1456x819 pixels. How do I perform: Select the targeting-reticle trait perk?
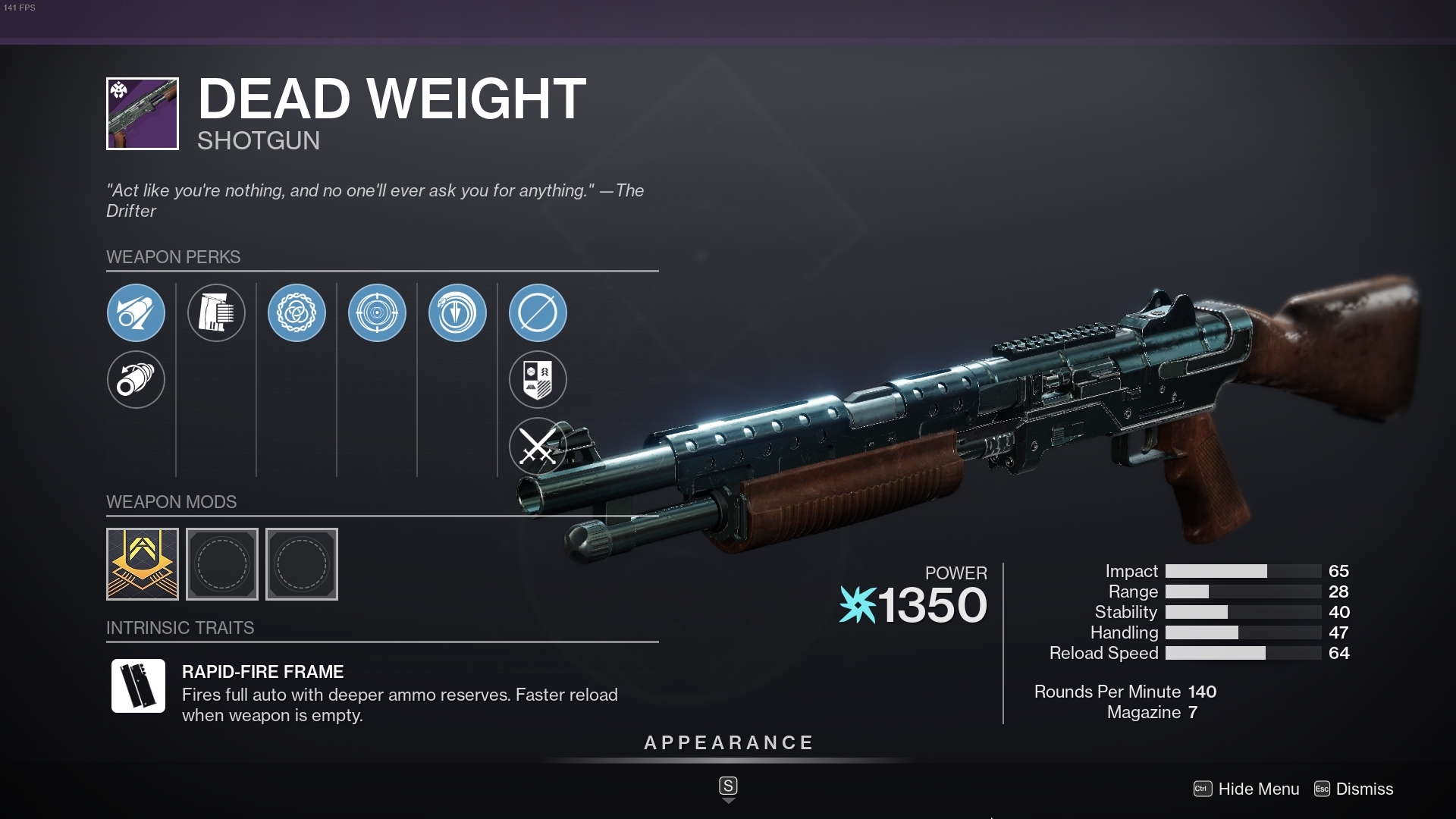point(378,312)
